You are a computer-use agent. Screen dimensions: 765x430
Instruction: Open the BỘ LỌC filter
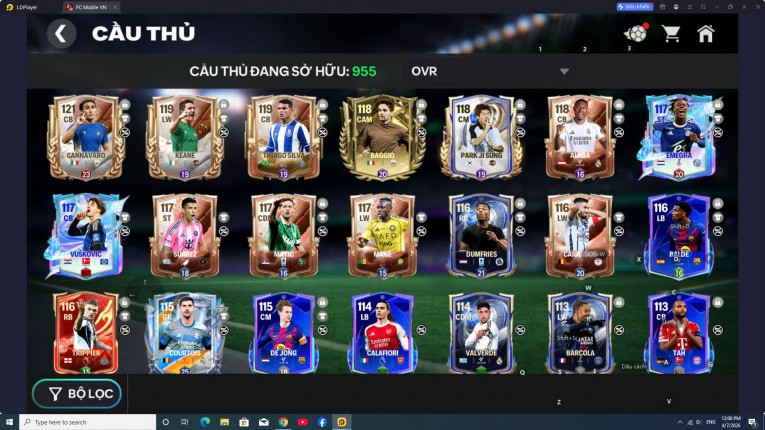click(x=76, y=394)
